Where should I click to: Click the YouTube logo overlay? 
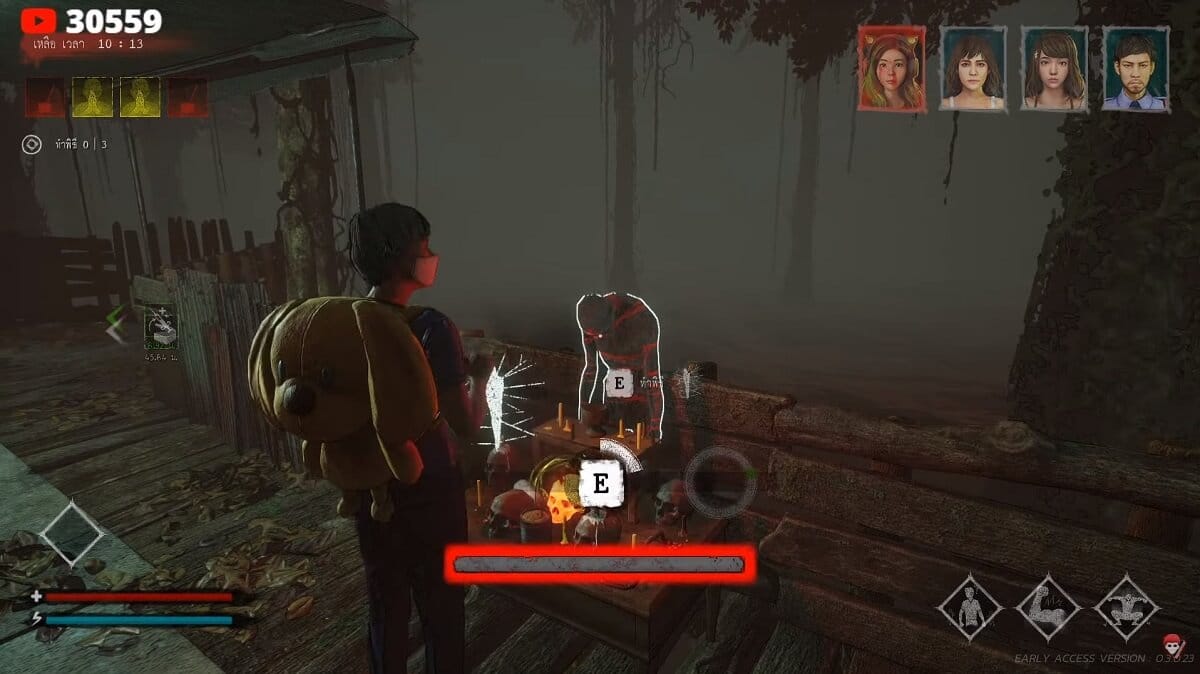[x=38, y=20]
